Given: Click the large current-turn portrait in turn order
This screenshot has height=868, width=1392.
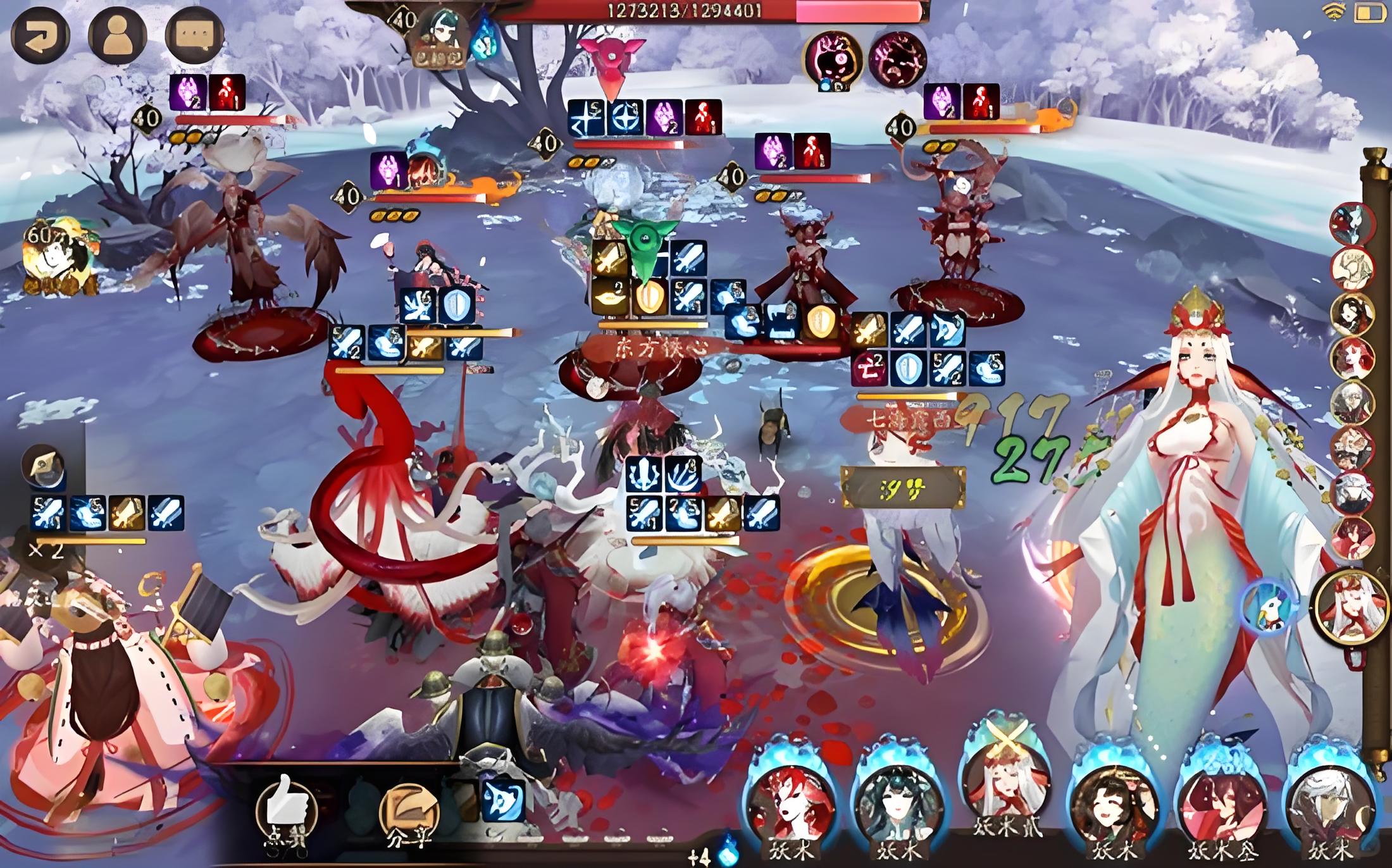Looking at the screenshot, I should coord(1351,606).
